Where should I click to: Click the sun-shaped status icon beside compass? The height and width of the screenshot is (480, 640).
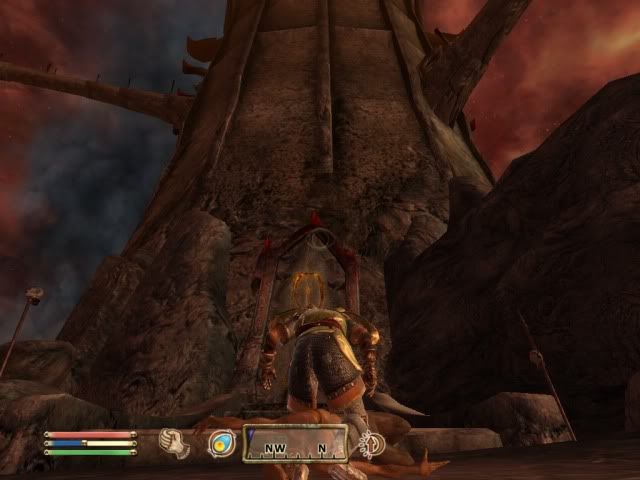373,443
